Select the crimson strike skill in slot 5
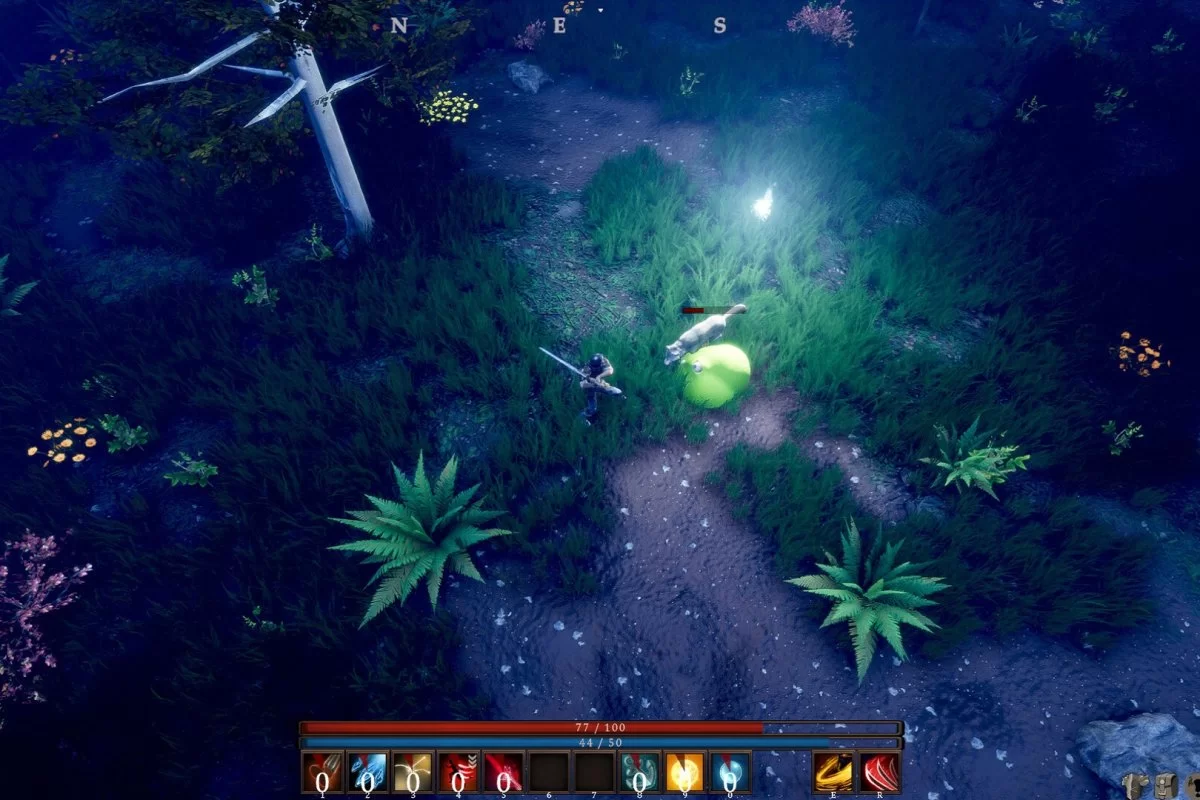Image resolution: width=1200 pixels, height=800 pixels. pyautogui.click(x=503, y=772)
